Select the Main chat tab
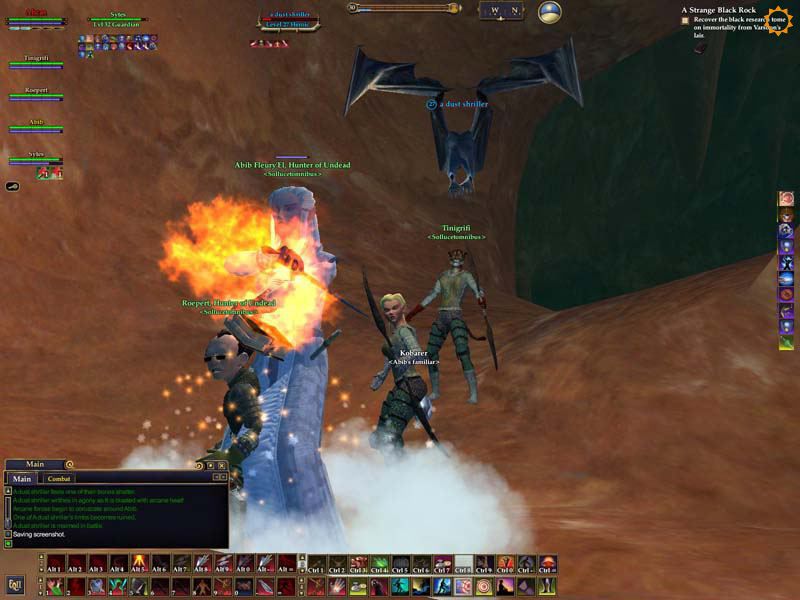800x600 pixels. tap(21, 479)
